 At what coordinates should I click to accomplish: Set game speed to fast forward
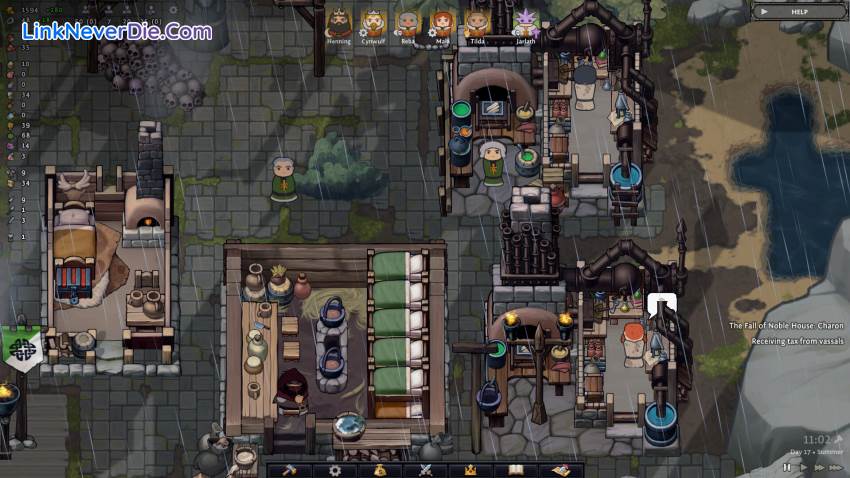[817, 467]
